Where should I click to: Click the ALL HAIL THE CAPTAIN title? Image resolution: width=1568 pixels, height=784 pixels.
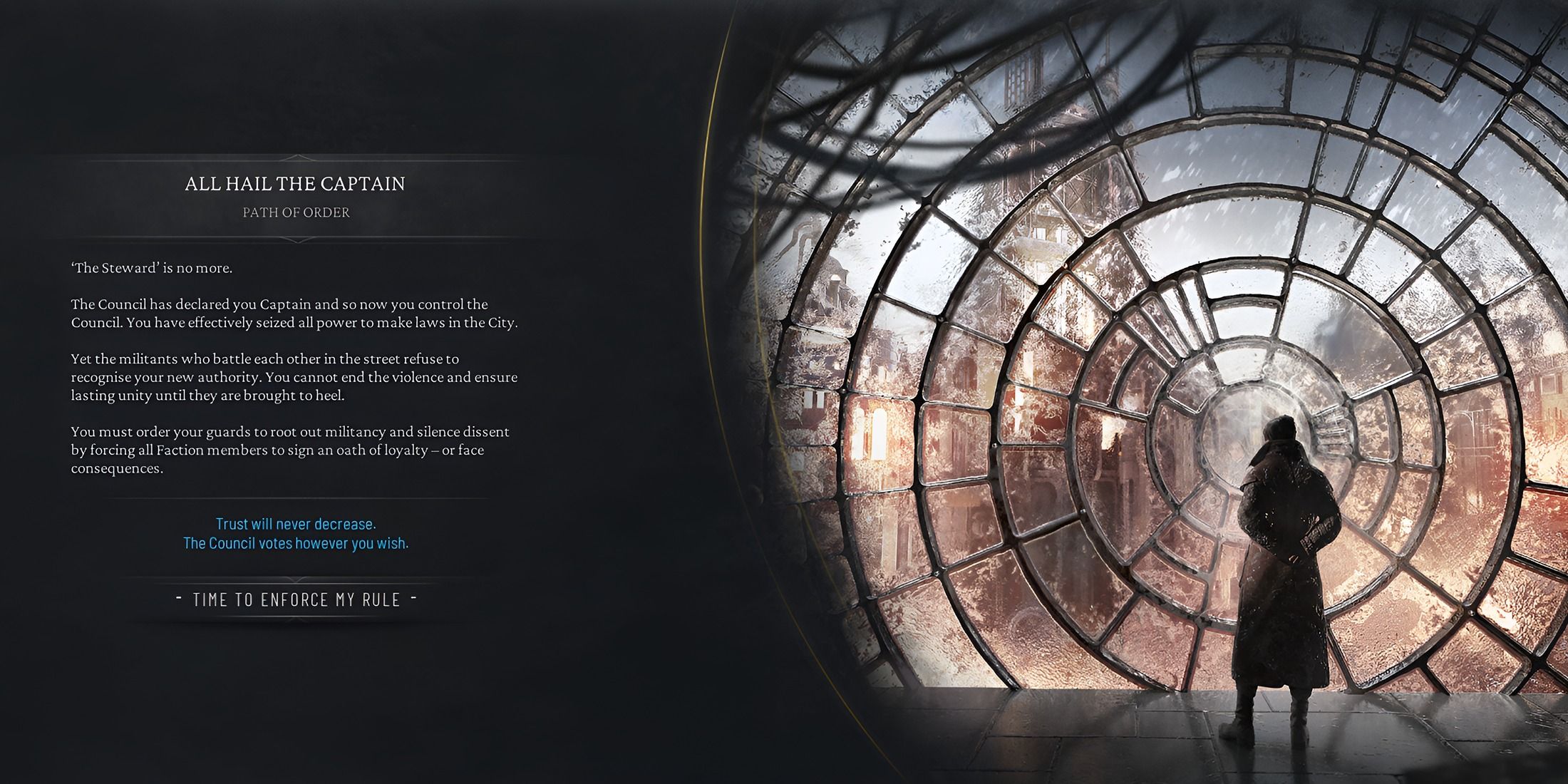tap(295, 183)
